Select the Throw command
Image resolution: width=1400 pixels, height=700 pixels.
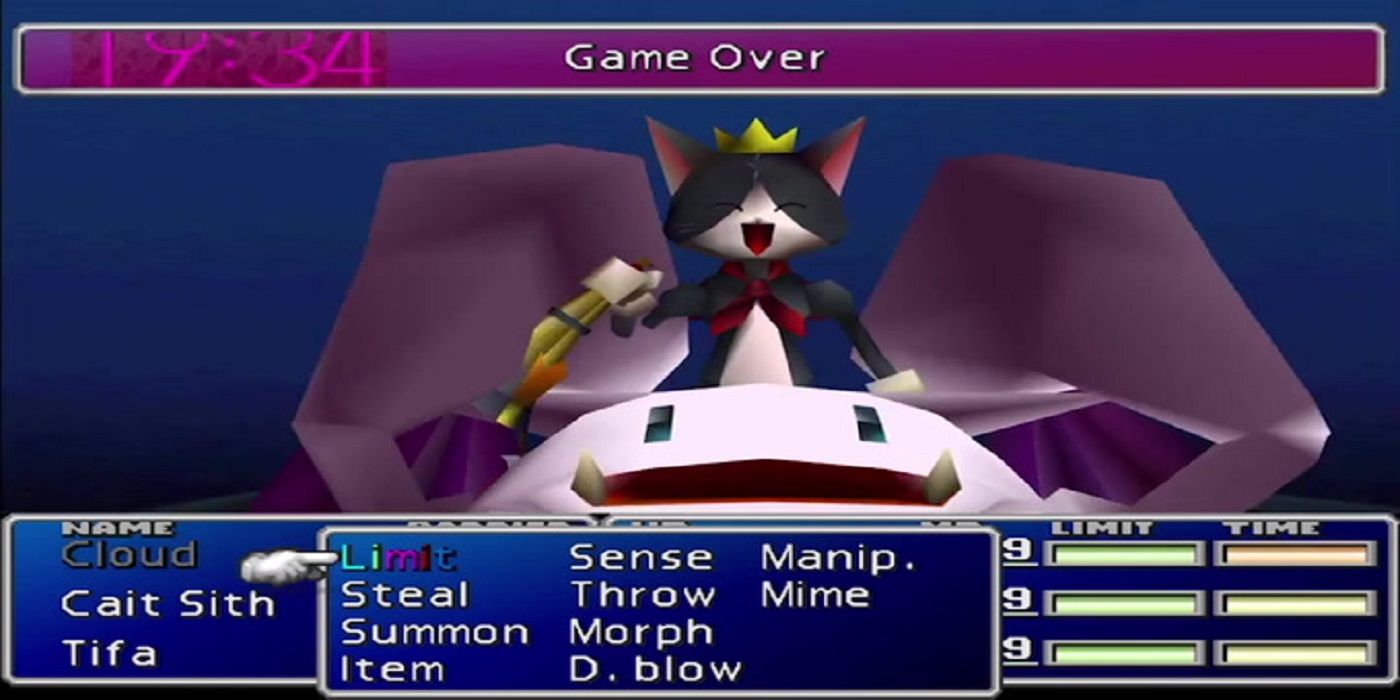pos(643,595)
